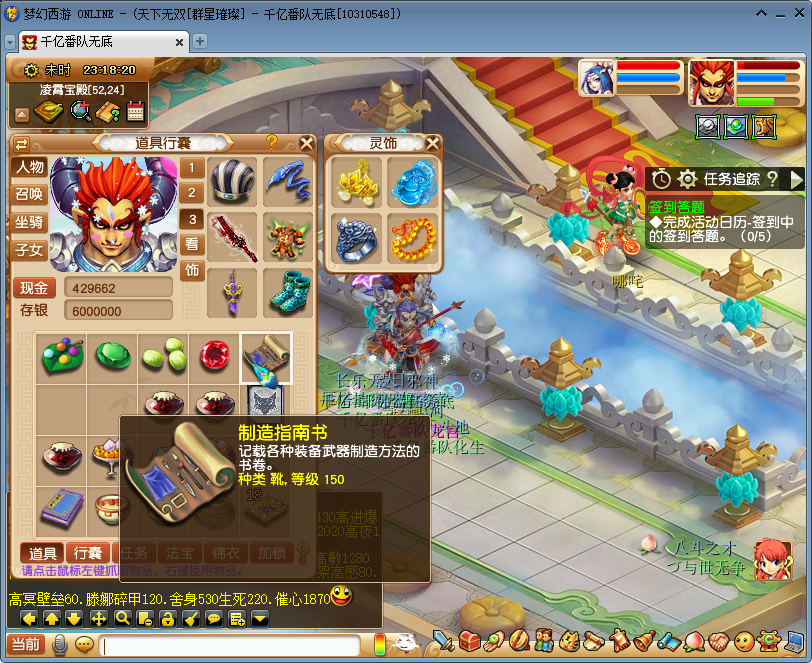The height and width of the screenshot is (663, 812).
Task: Choose the striped helmet equipment slot
Action: pos(232,181)
